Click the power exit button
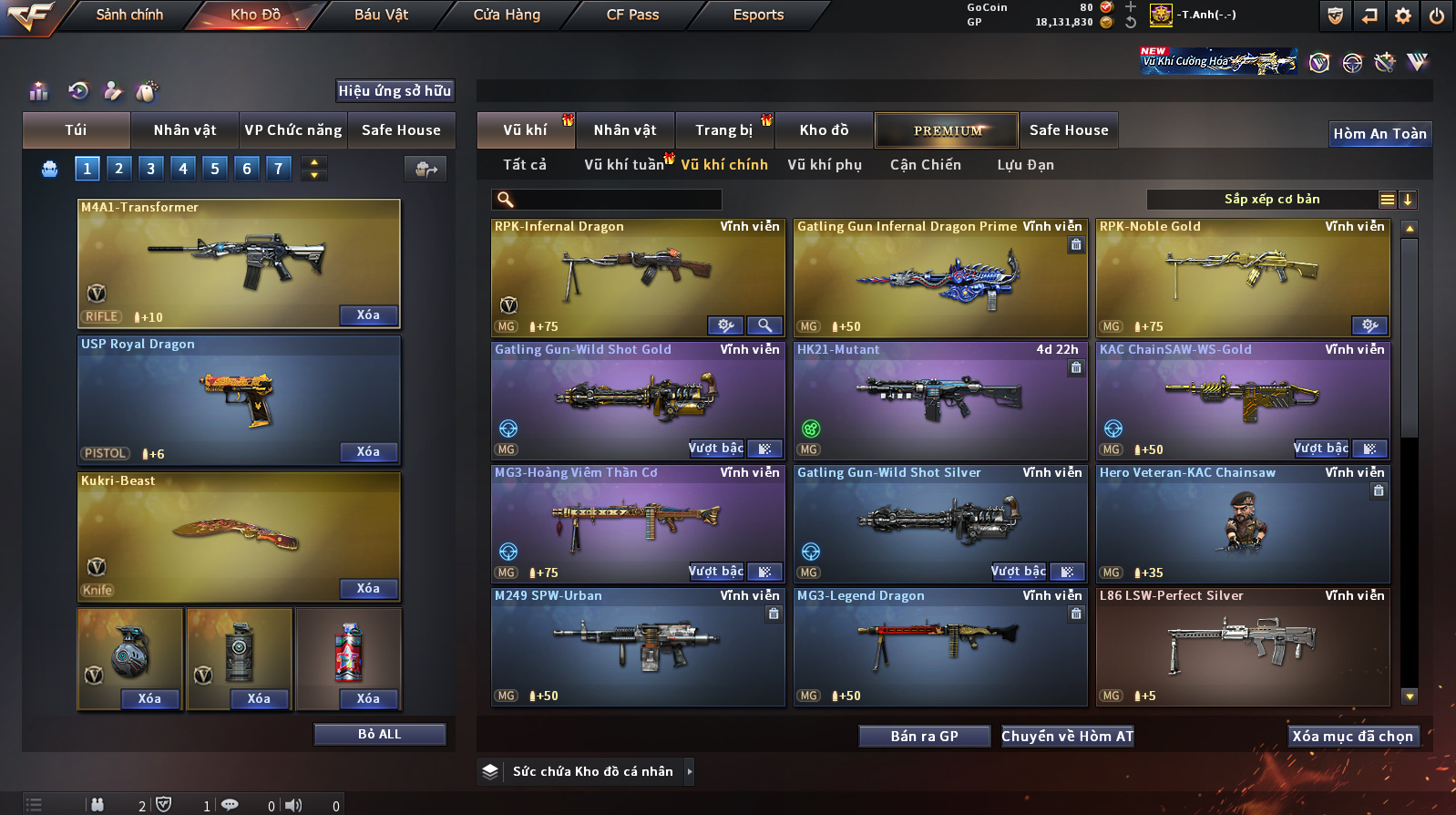 point(1436,15)
